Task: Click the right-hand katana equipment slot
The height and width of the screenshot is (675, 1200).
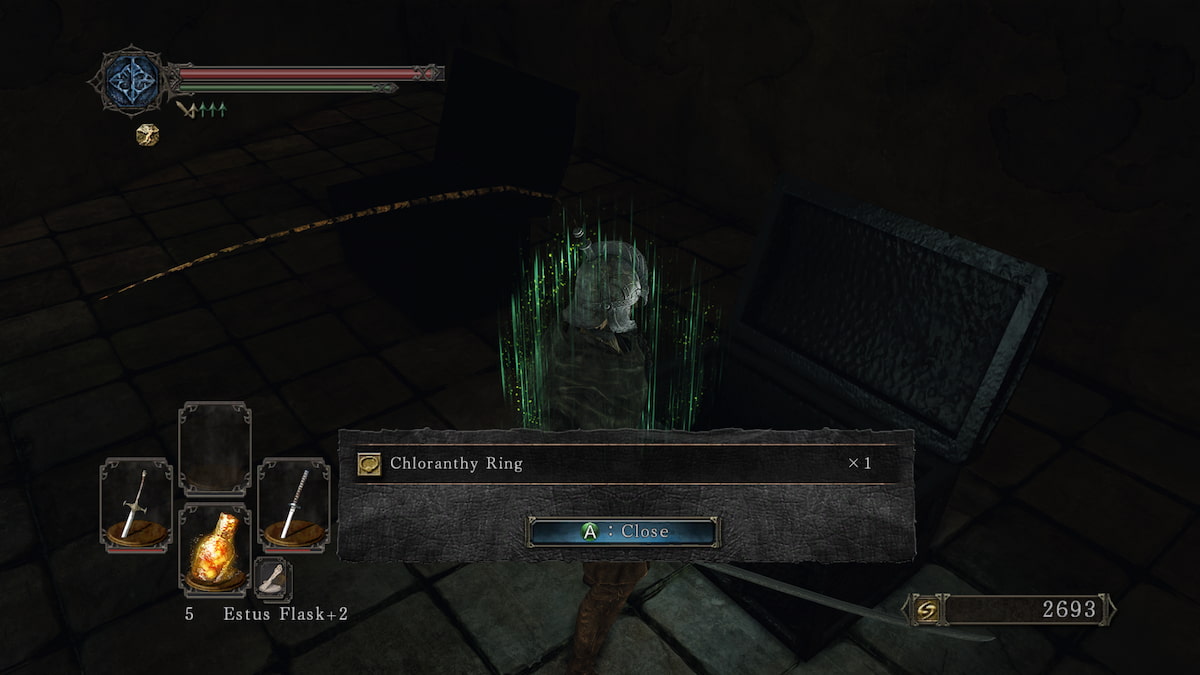Action: (x=293, y=504)
